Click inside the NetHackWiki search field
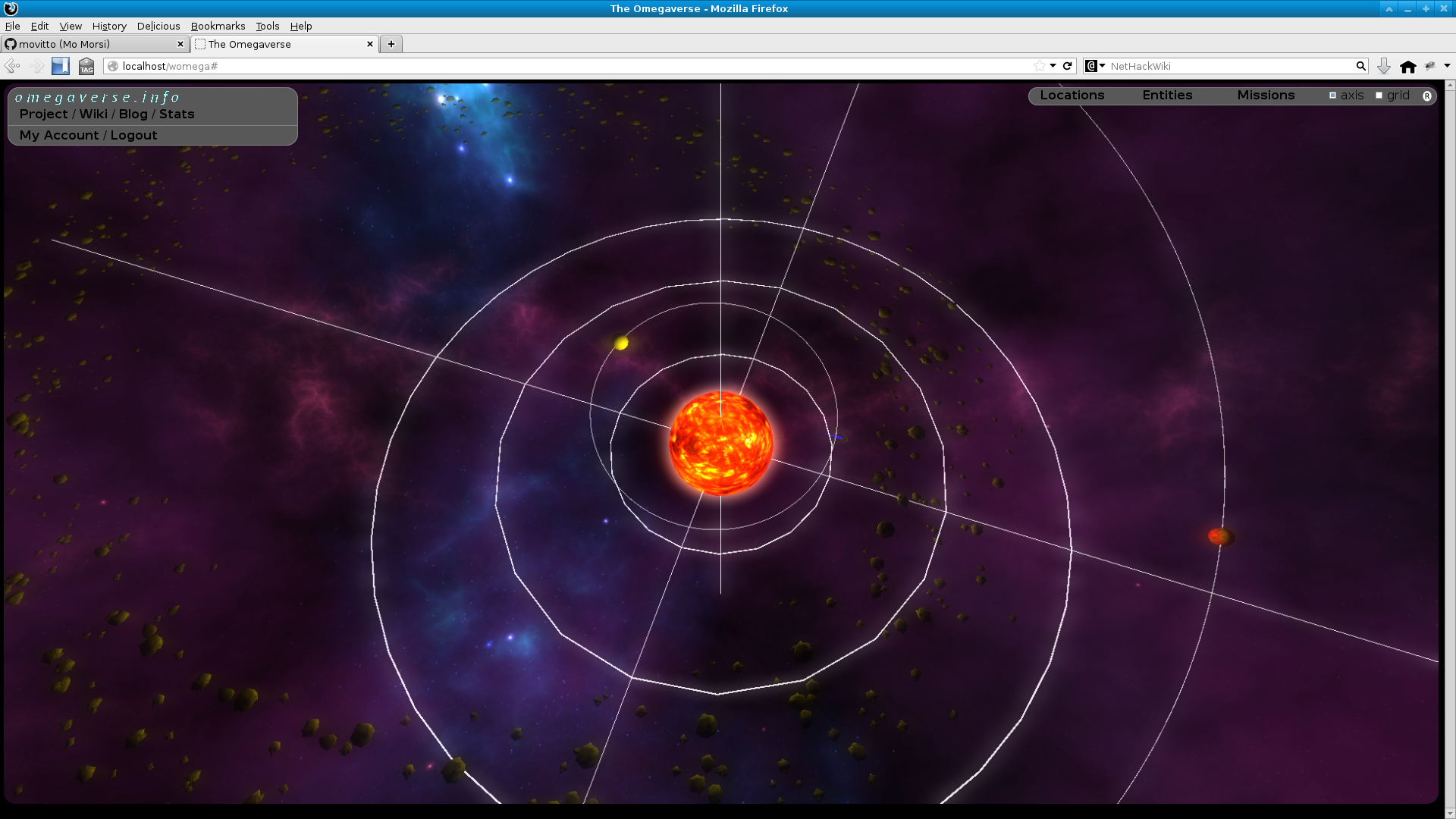The width and height of the screenshot is (1456, 819). click(x=1213, y=66)
